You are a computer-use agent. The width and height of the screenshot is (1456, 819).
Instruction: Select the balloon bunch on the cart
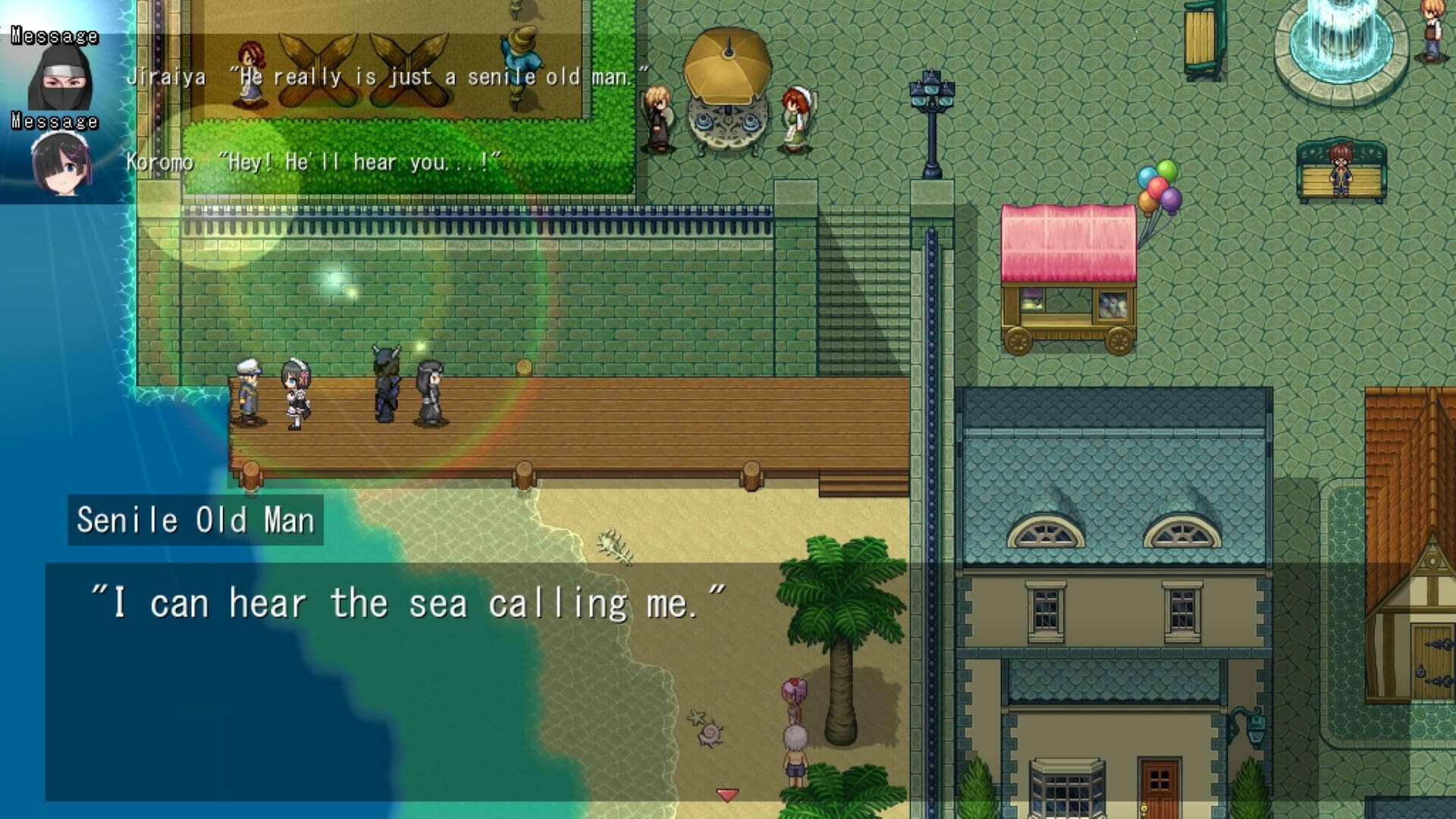click(1156, 190)
